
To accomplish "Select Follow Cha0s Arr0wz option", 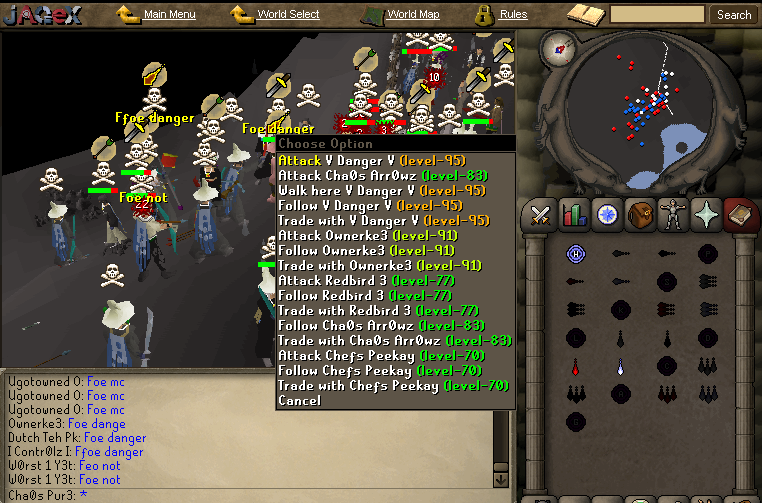I will [x=381, y=325].
